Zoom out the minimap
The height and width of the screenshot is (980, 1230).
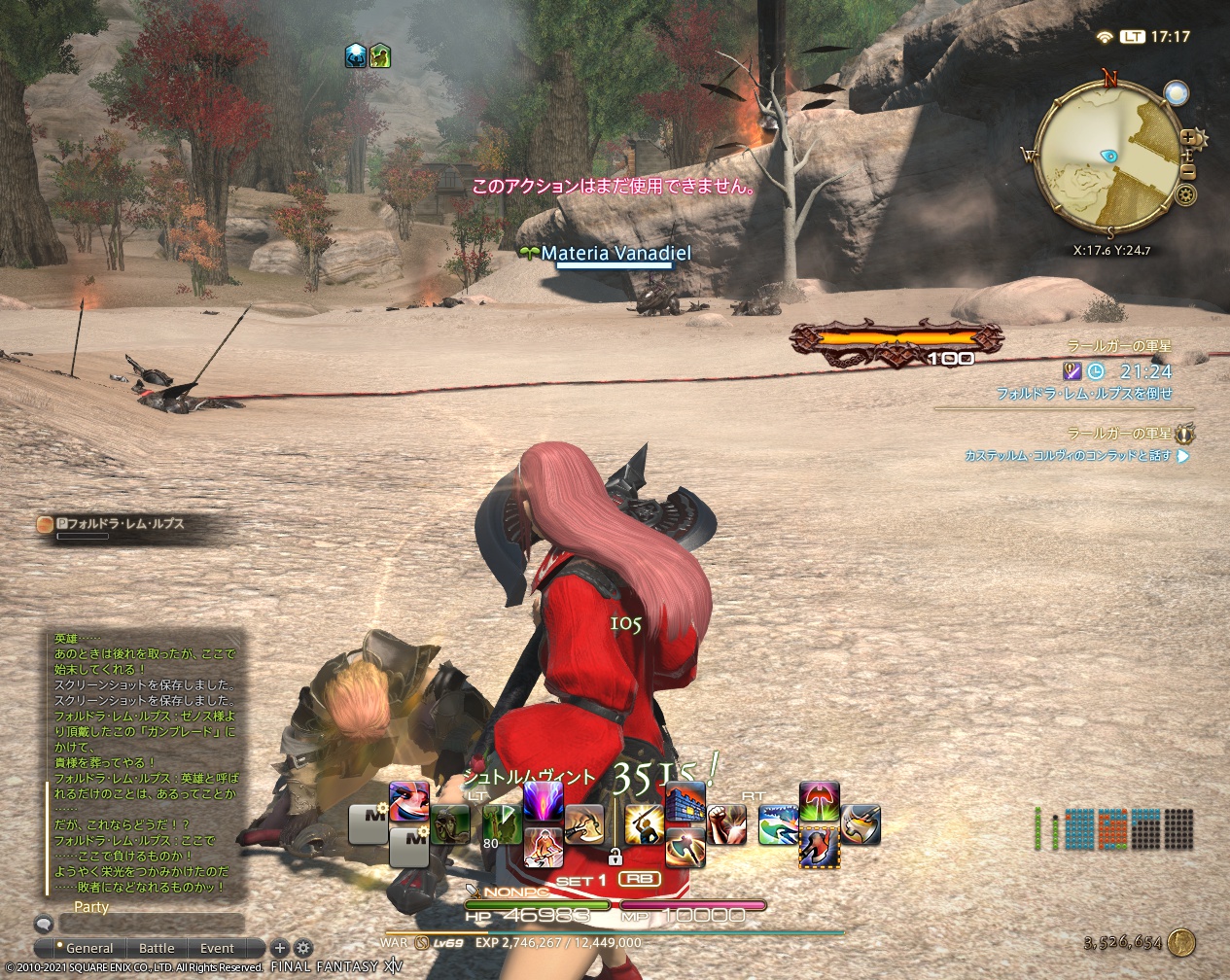point(1188,172)
